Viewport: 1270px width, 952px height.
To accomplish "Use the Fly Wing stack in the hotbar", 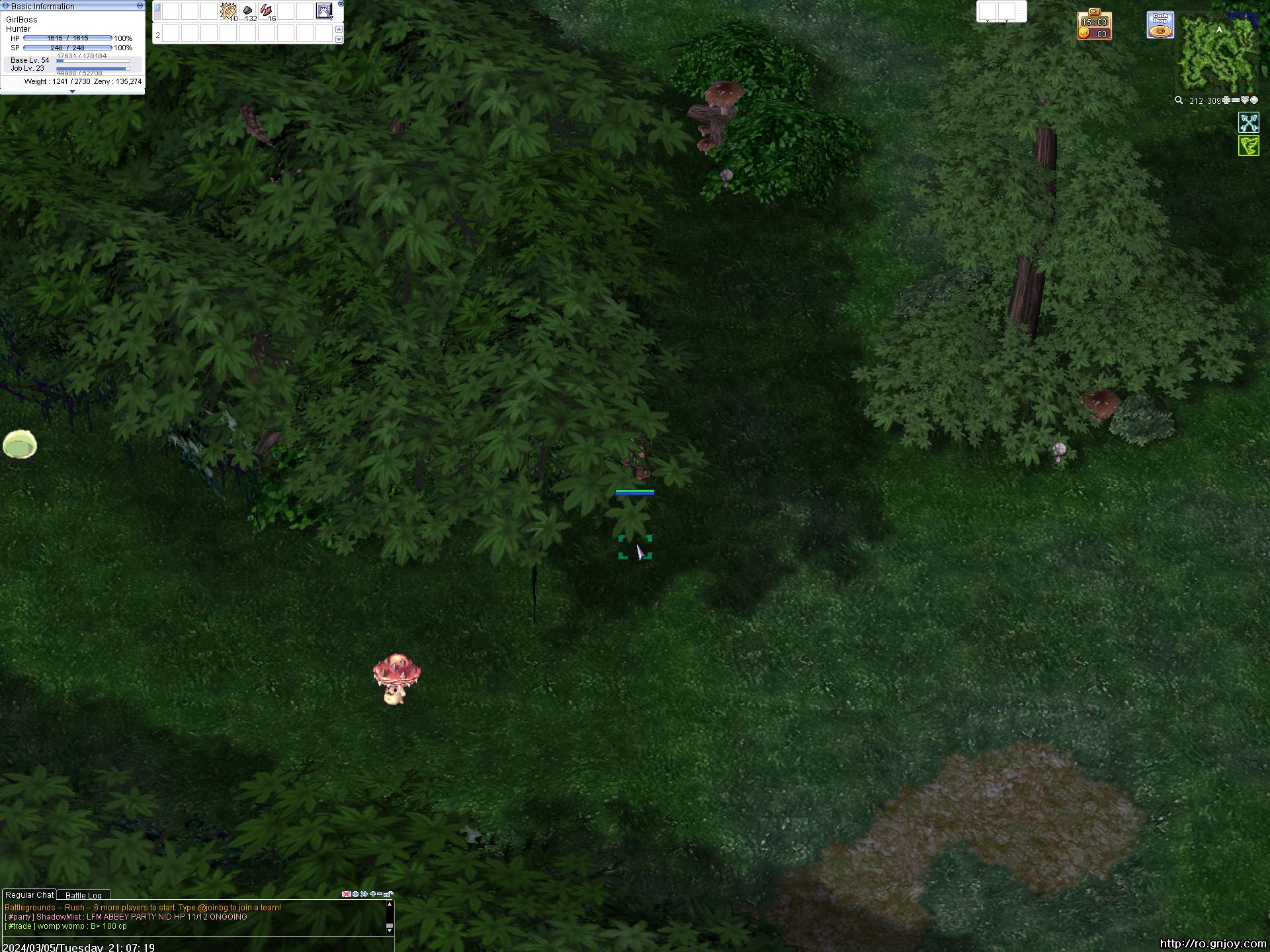I will [x=248, y=11].
